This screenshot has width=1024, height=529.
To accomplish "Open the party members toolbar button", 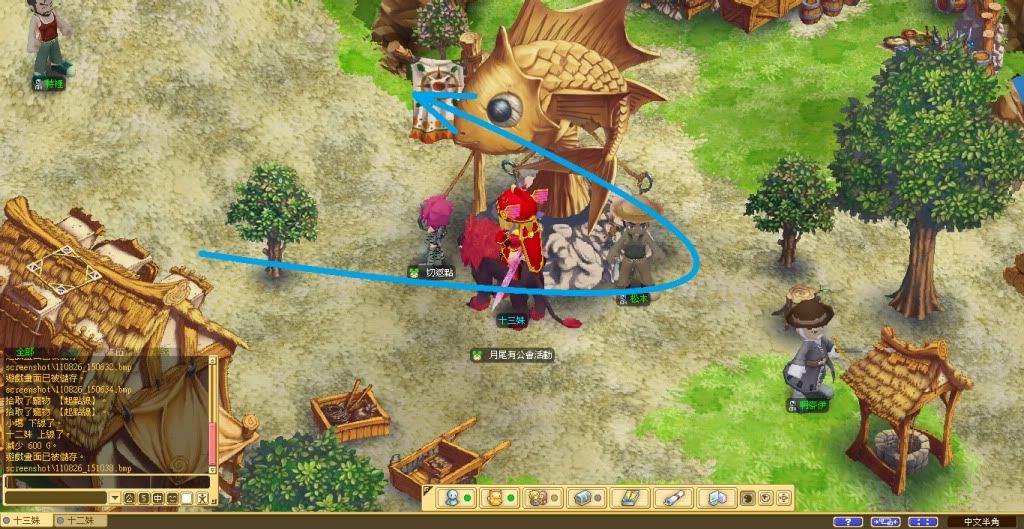I will coord(537,497).
